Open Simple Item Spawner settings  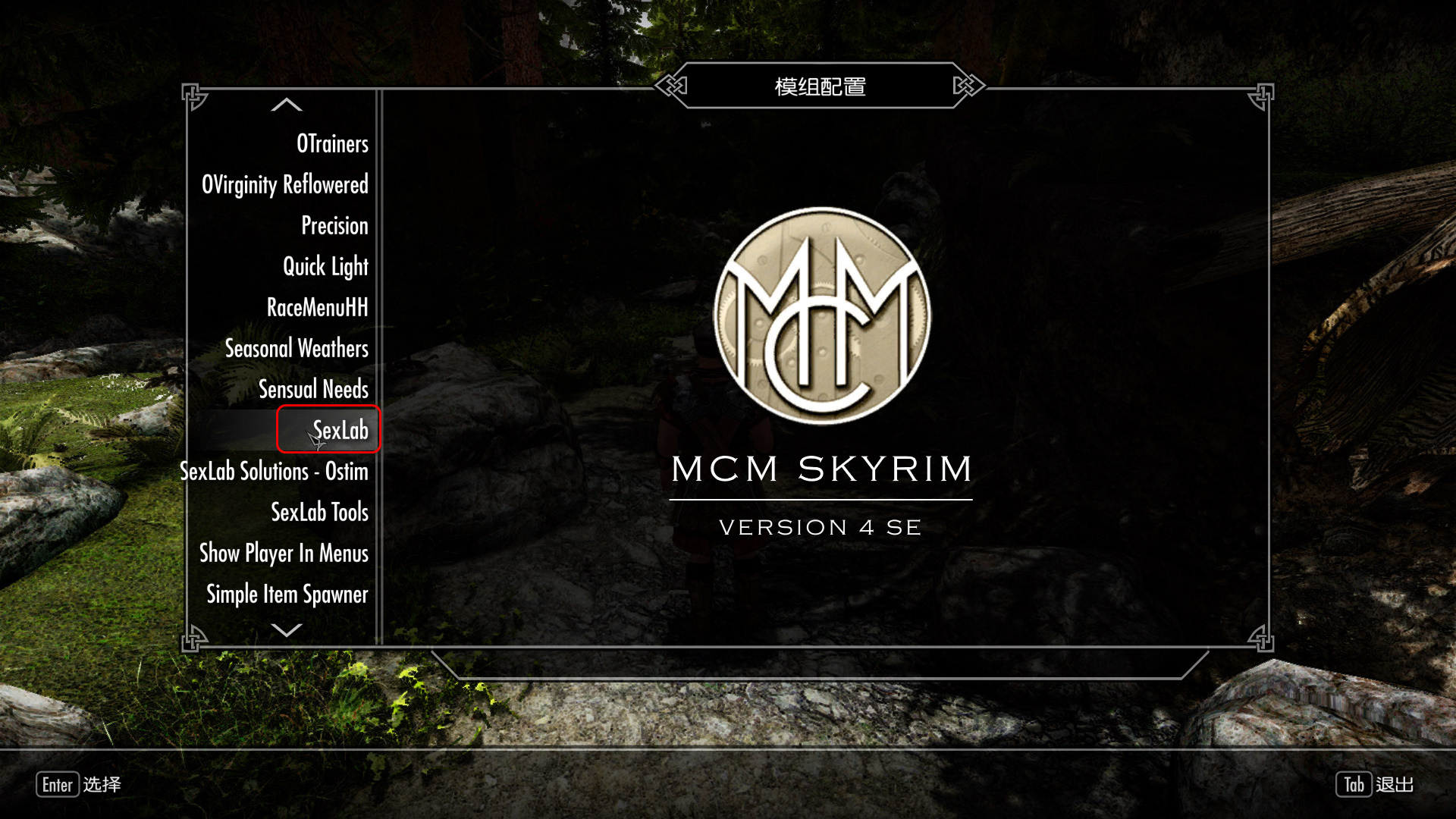pyautogui.click(x=287, y=595)
